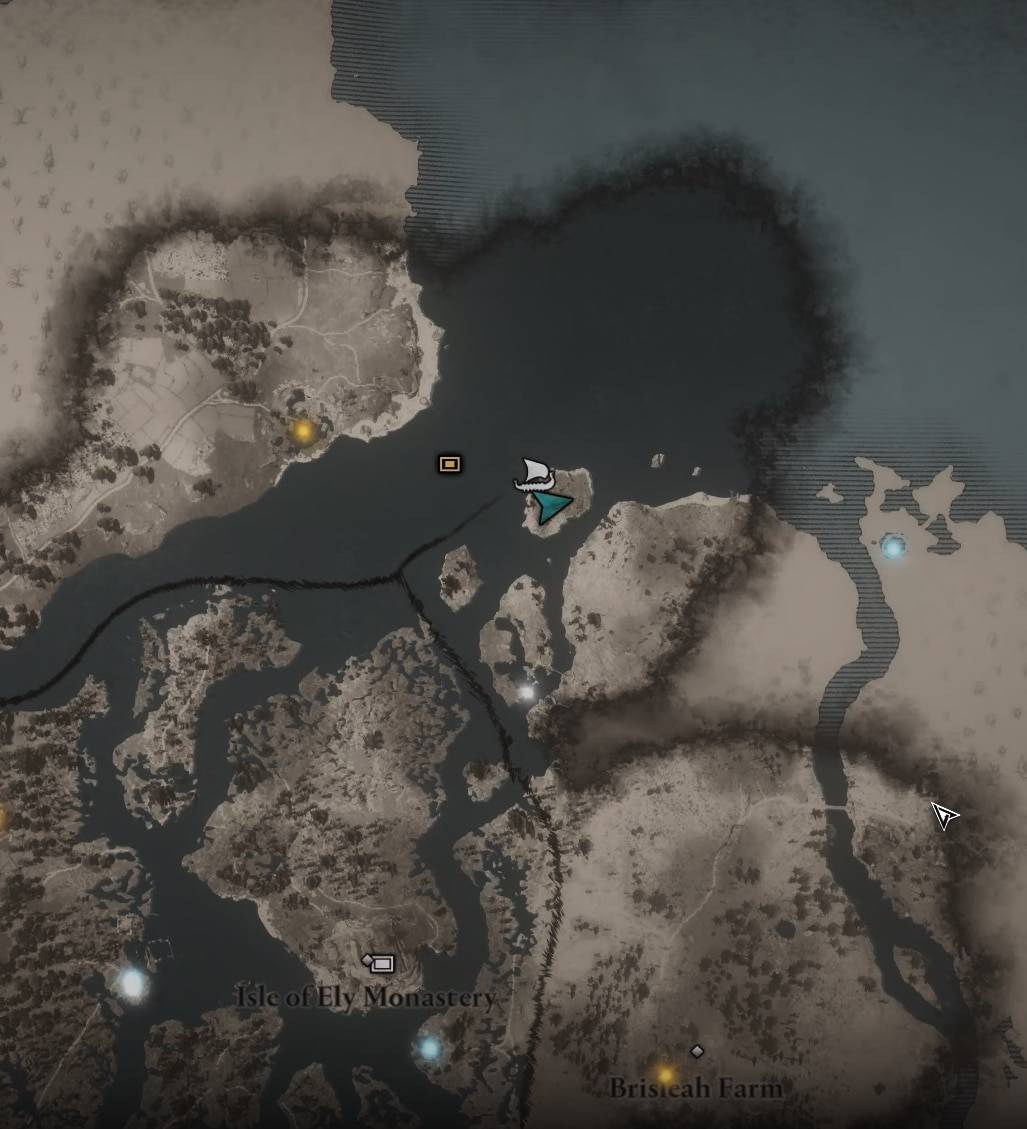Screen dimensions: 1027x1129
Task: Choose the Brisleah Farm diamond marker
Action: point(697,1051)
